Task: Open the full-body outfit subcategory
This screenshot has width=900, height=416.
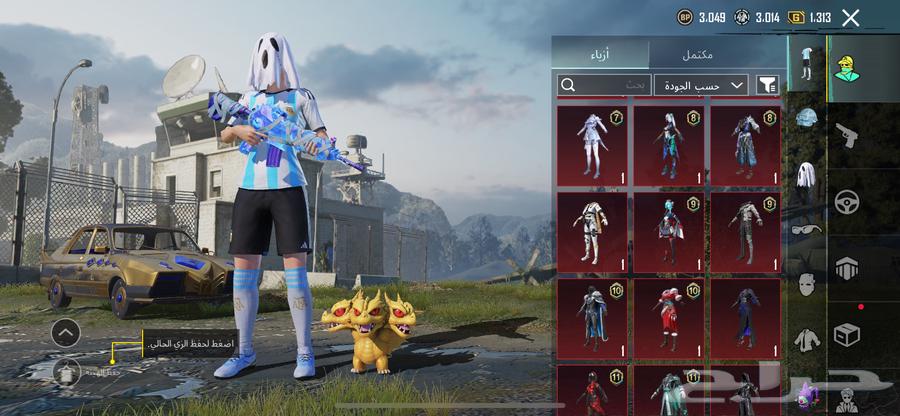Action: (x=806, y=62)
